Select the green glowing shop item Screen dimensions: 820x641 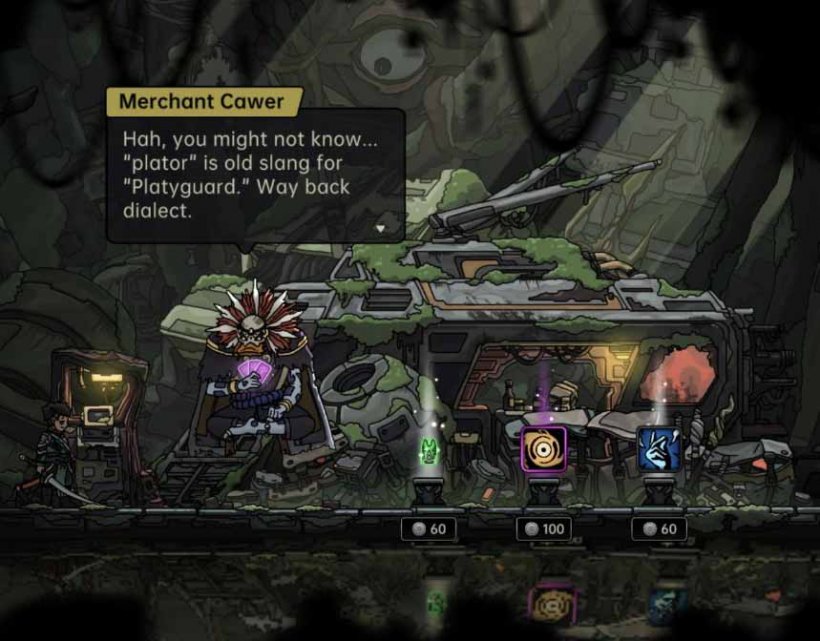pyautogui.click(x=430, y=451)
